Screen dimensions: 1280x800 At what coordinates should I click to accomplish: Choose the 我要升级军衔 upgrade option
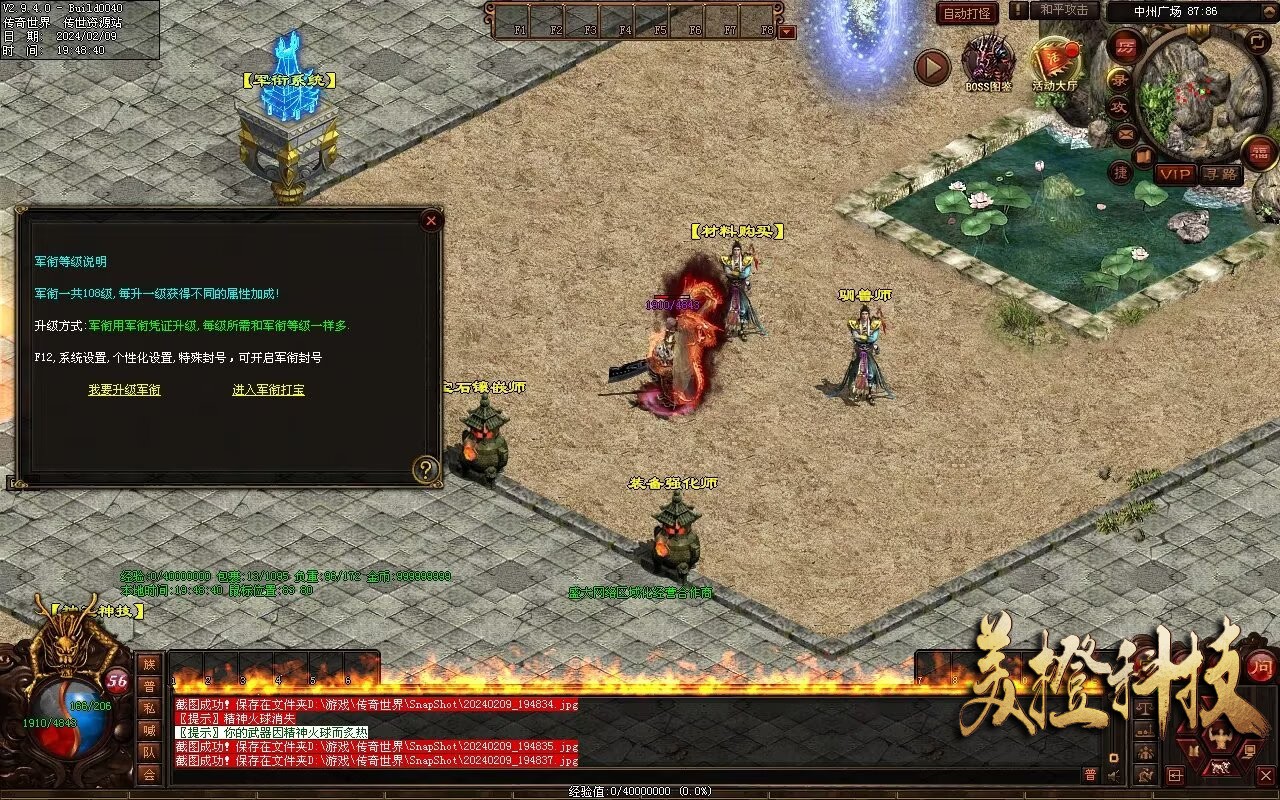coord(124,390)
